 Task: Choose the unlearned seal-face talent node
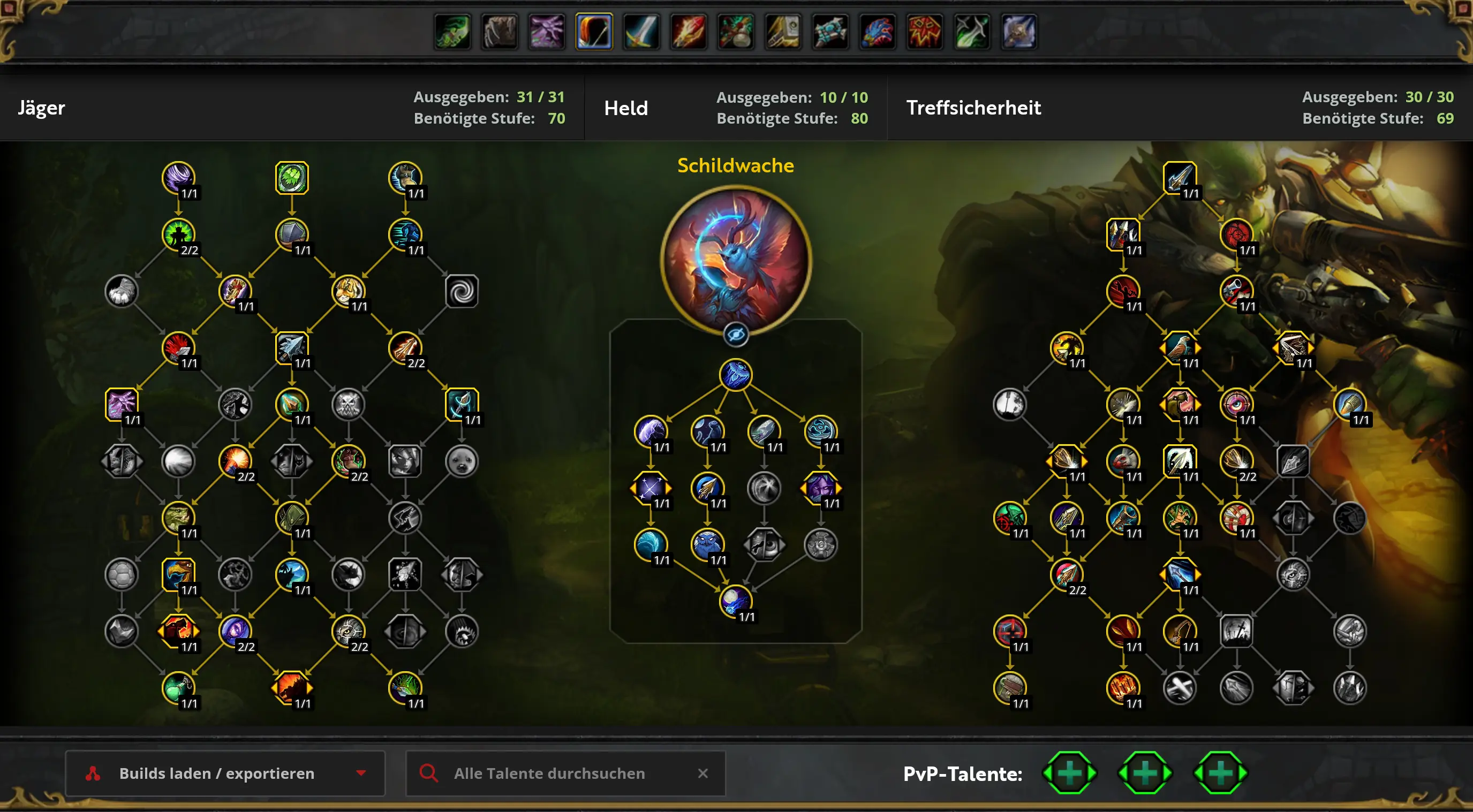(x=462, y=461)
